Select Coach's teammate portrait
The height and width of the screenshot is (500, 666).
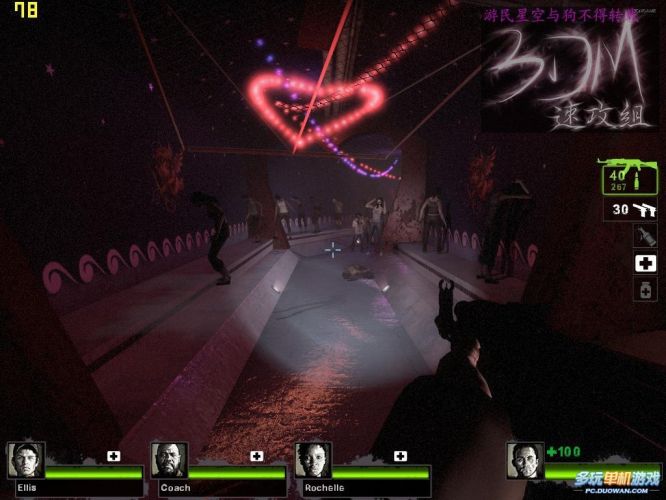pos(169,460)
